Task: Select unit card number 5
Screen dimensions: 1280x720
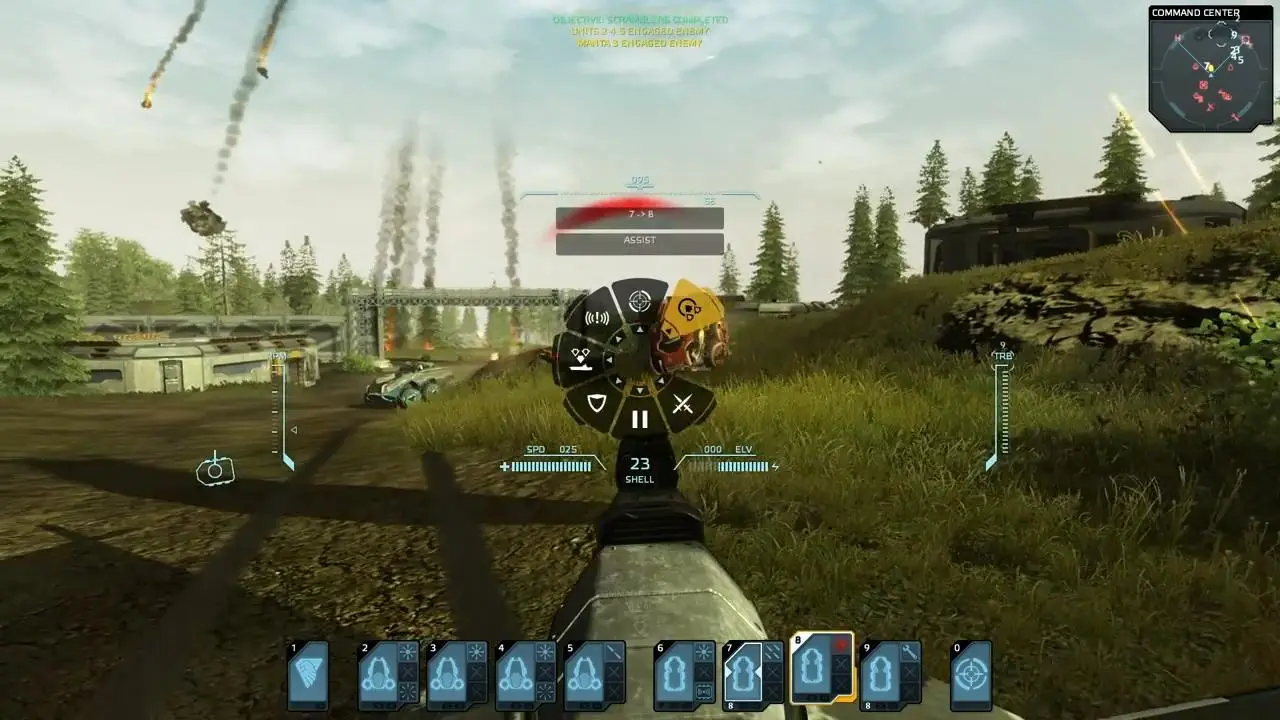Action: pos(594,676)
